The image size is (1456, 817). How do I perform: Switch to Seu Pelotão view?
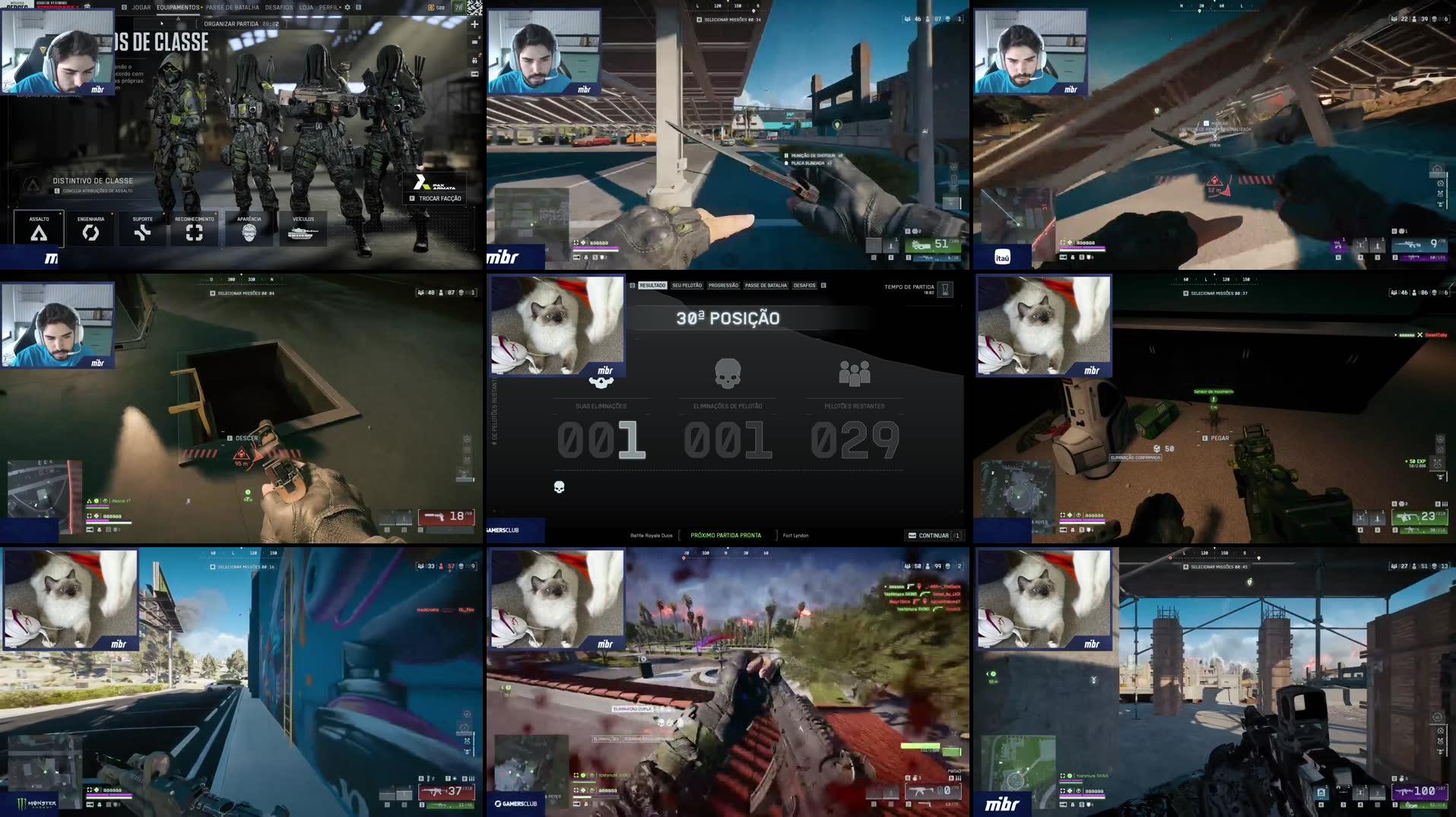pos(686,285)
